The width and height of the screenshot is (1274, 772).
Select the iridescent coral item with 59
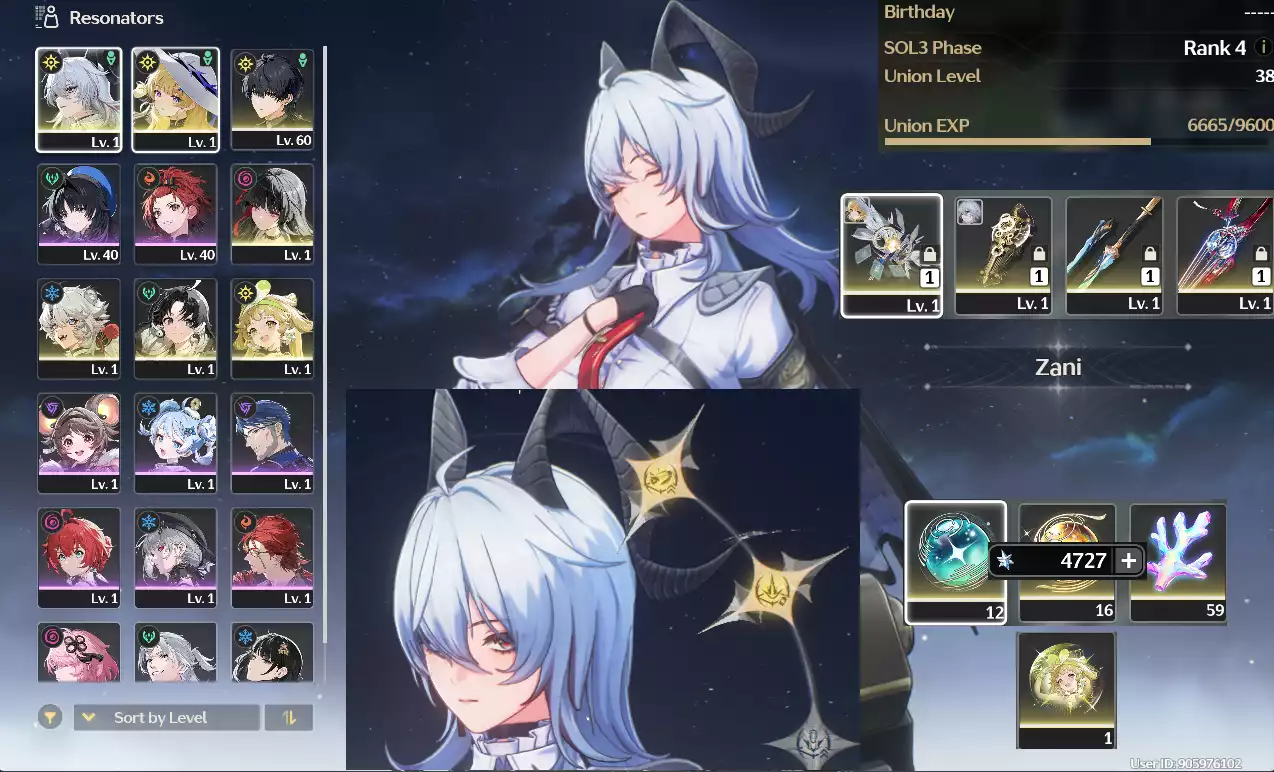(1178, 561)
